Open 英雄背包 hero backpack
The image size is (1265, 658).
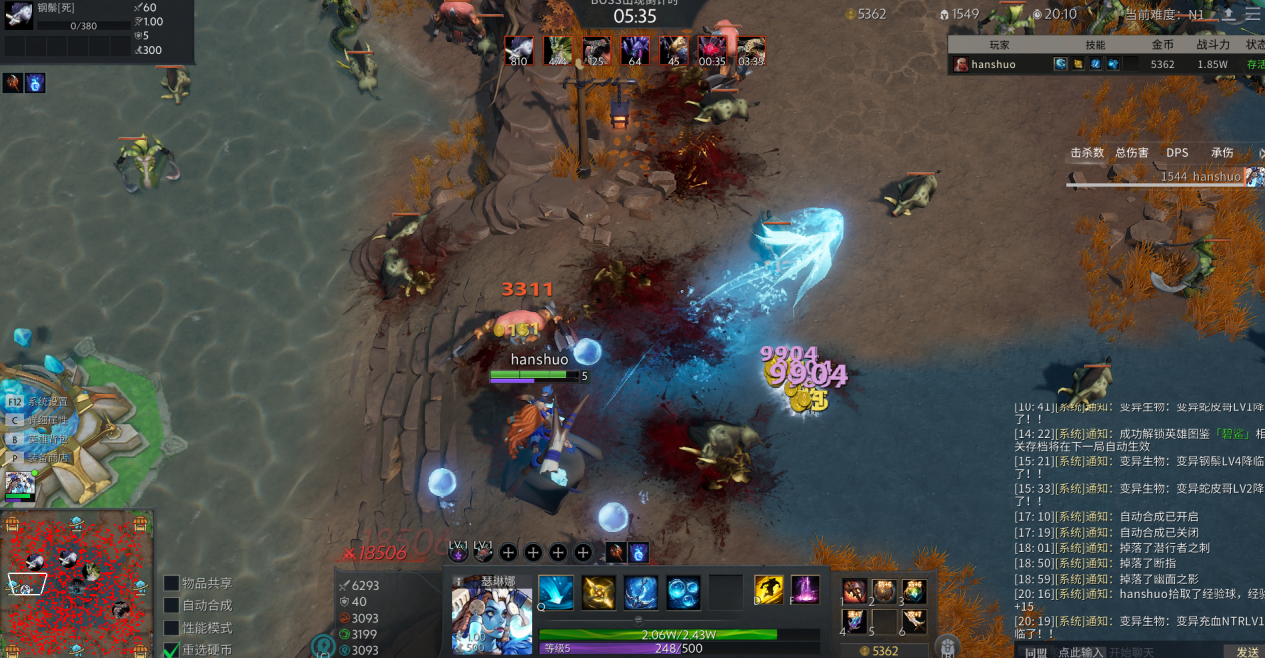click(40, 439)
